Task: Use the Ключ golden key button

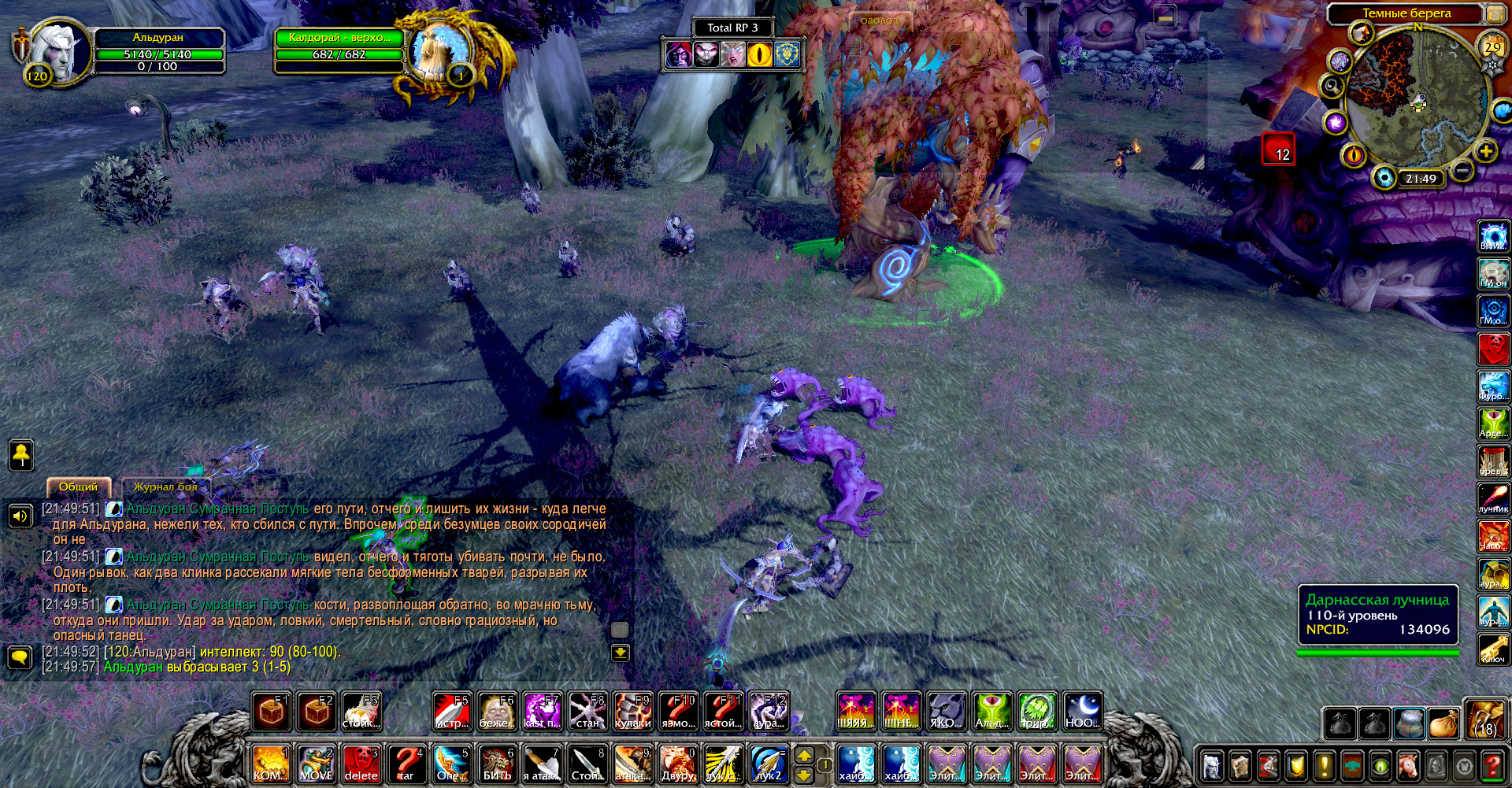Action: coord(1493,649)
